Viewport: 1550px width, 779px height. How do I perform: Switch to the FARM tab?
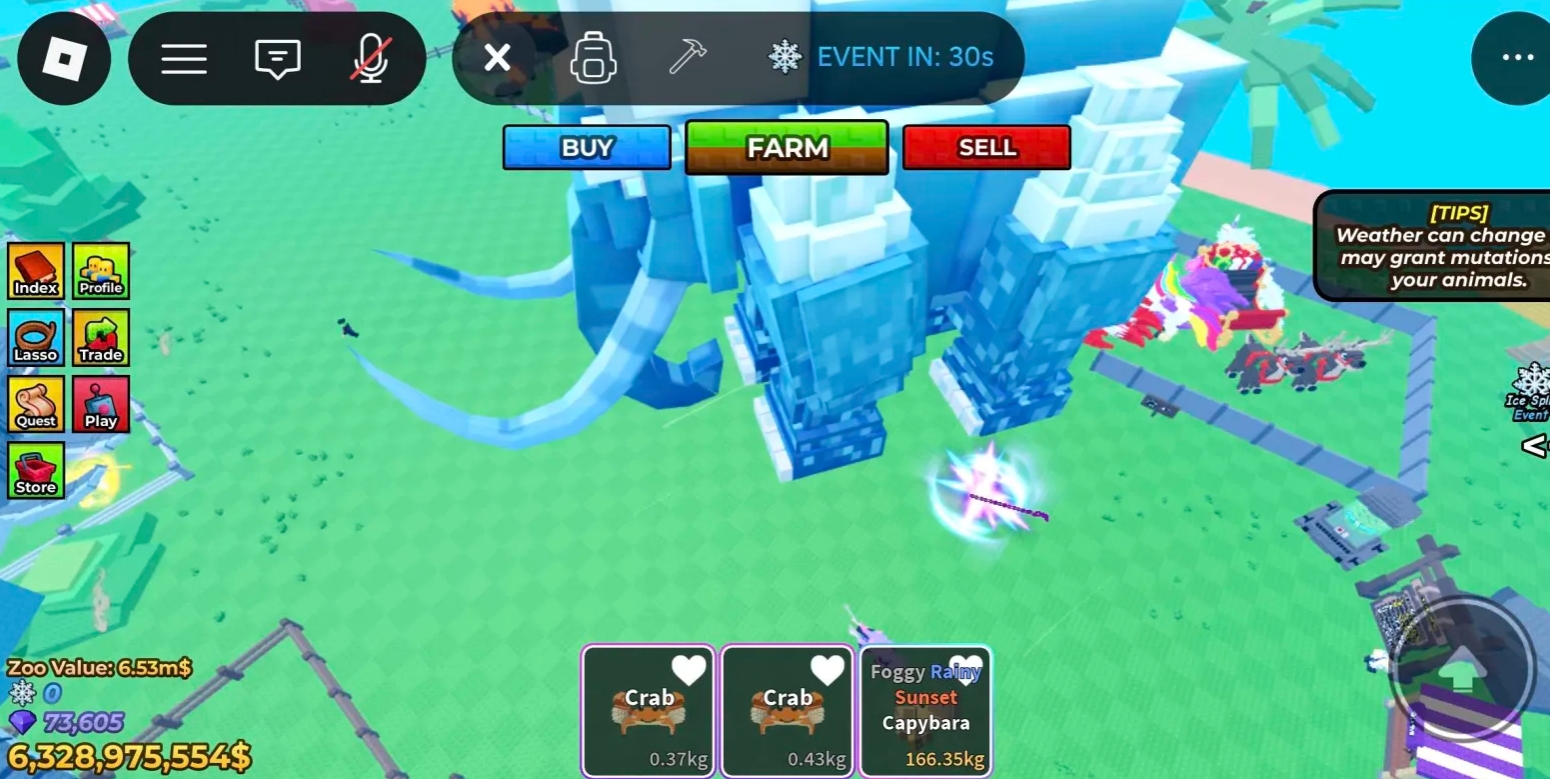pyautogui.click(x=786, y=147)
